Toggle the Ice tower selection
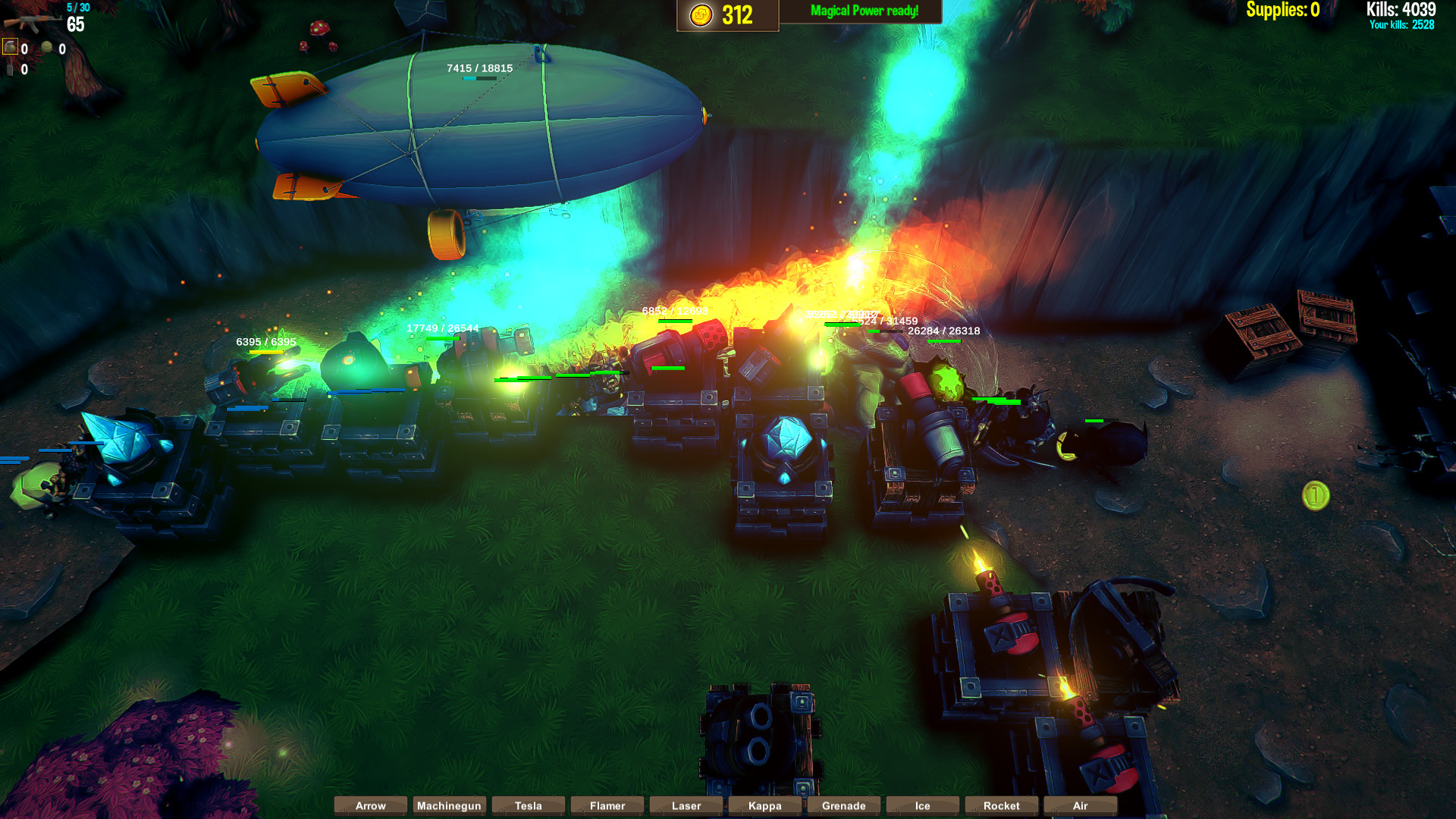The width and height of the screenshot is (1456, 819). click(x=922, y=805)
